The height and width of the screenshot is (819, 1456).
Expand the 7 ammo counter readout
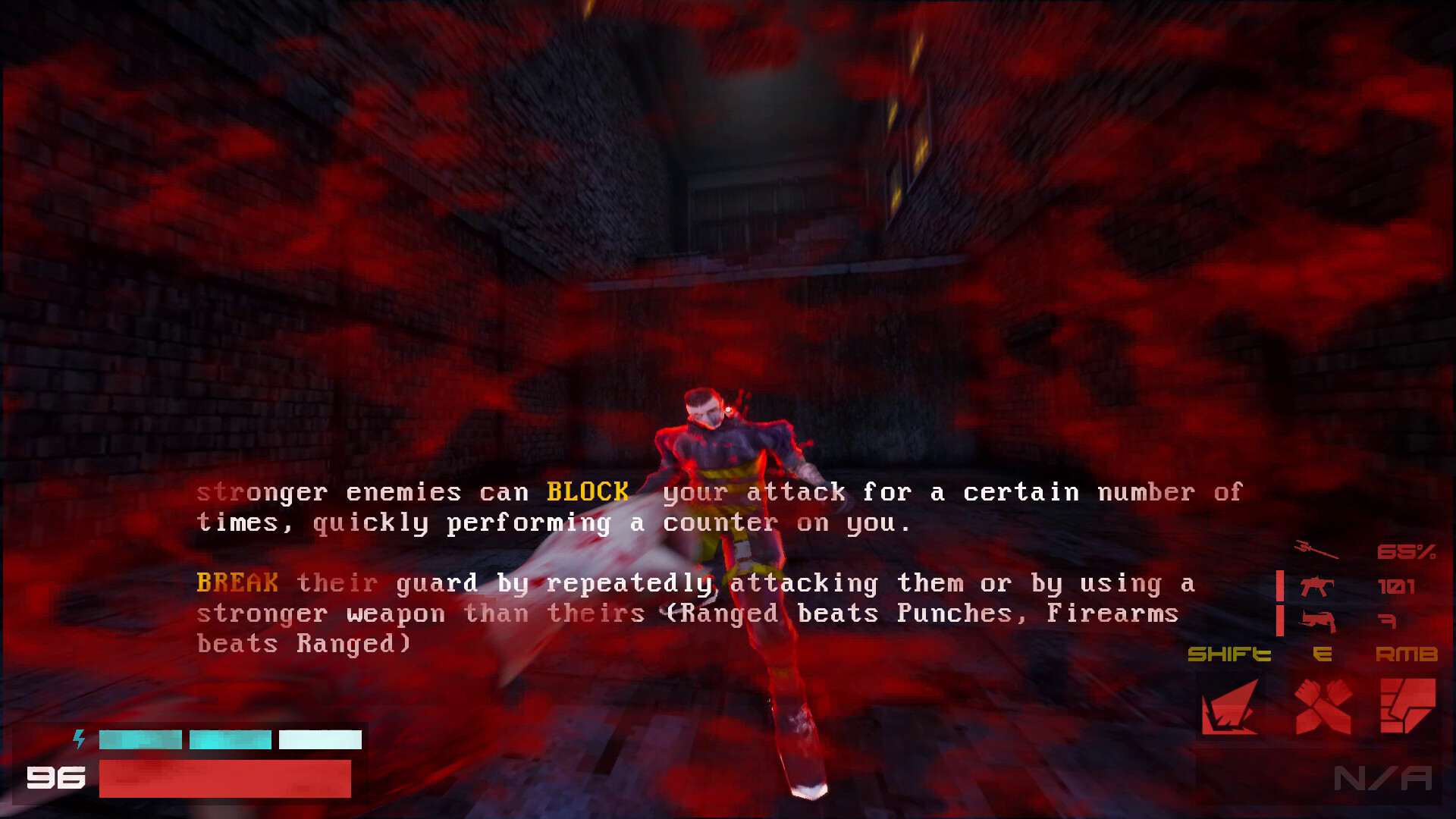click(x=1389, y=620)
